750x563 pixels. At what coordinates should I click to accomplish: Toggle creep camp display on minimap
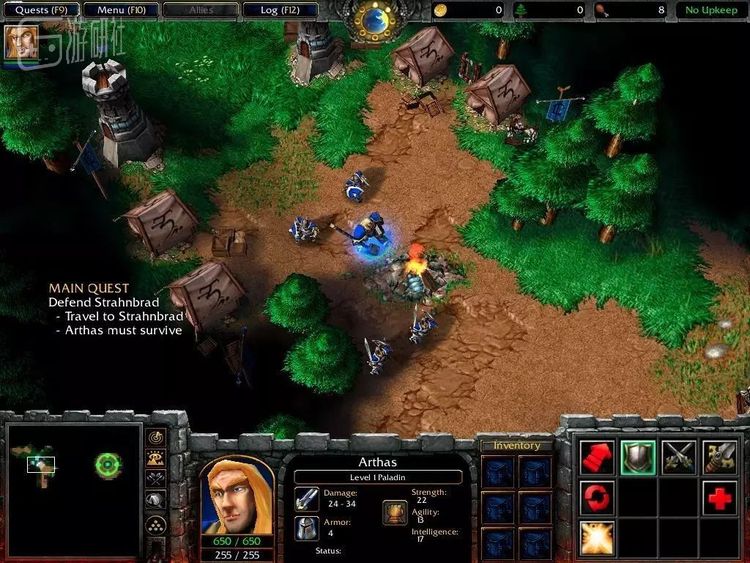coord(156,503)
